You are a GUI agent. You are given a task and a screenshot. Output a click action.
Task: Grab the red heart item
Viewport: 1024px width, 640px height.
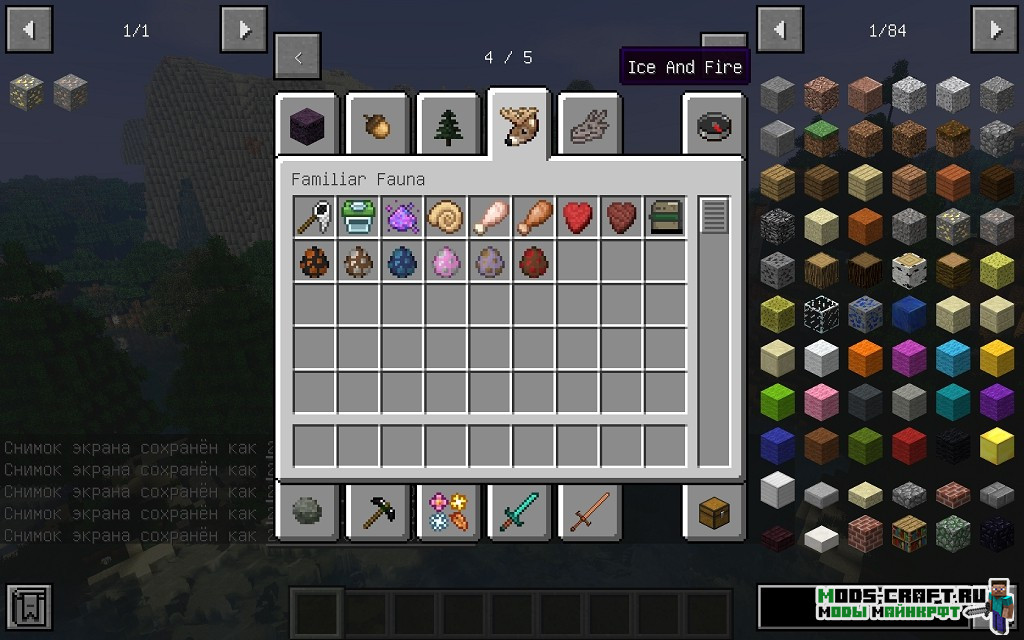[578, 217]
